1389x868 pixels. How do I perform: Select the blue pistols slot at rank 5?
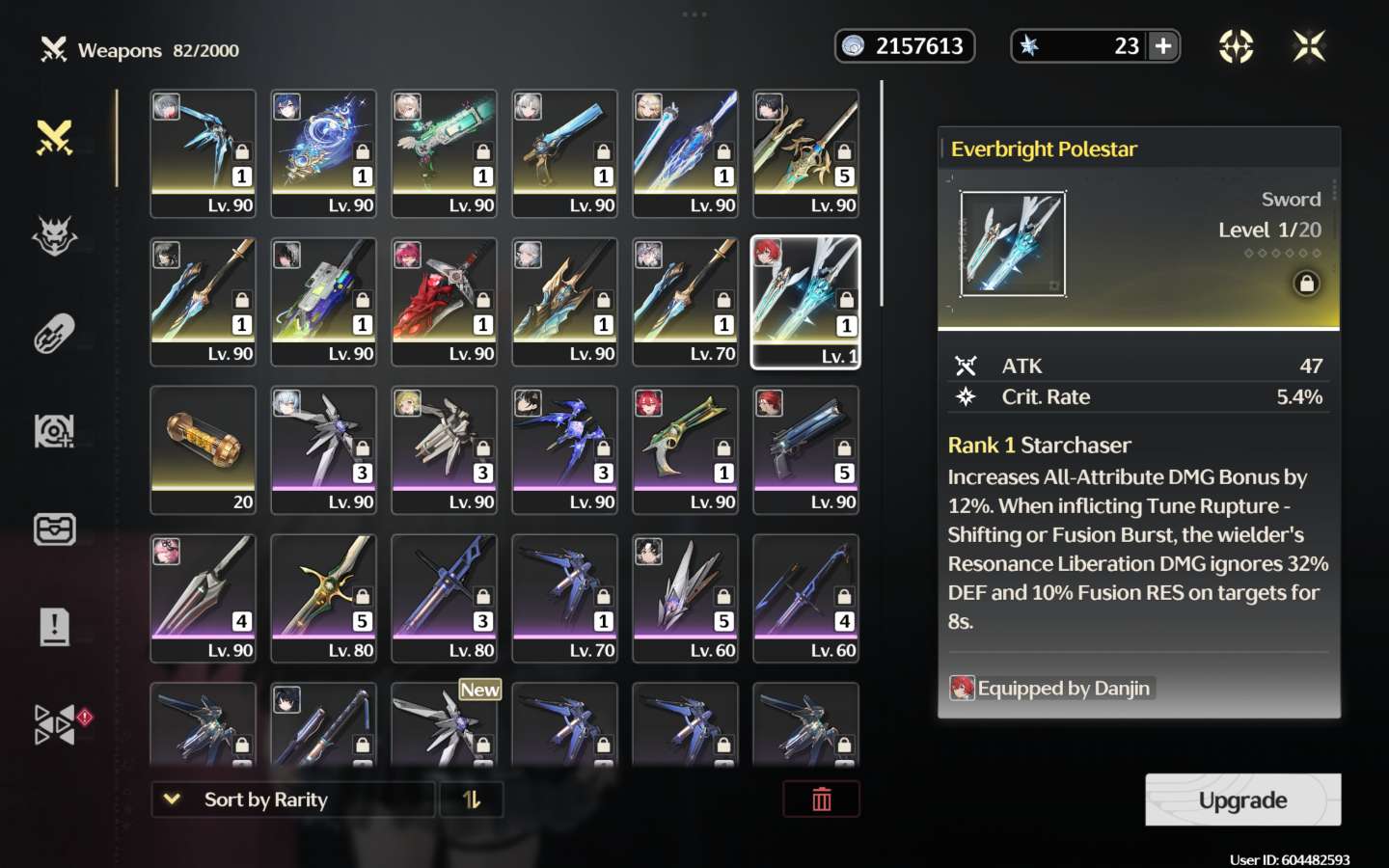(x=805, y=449)
